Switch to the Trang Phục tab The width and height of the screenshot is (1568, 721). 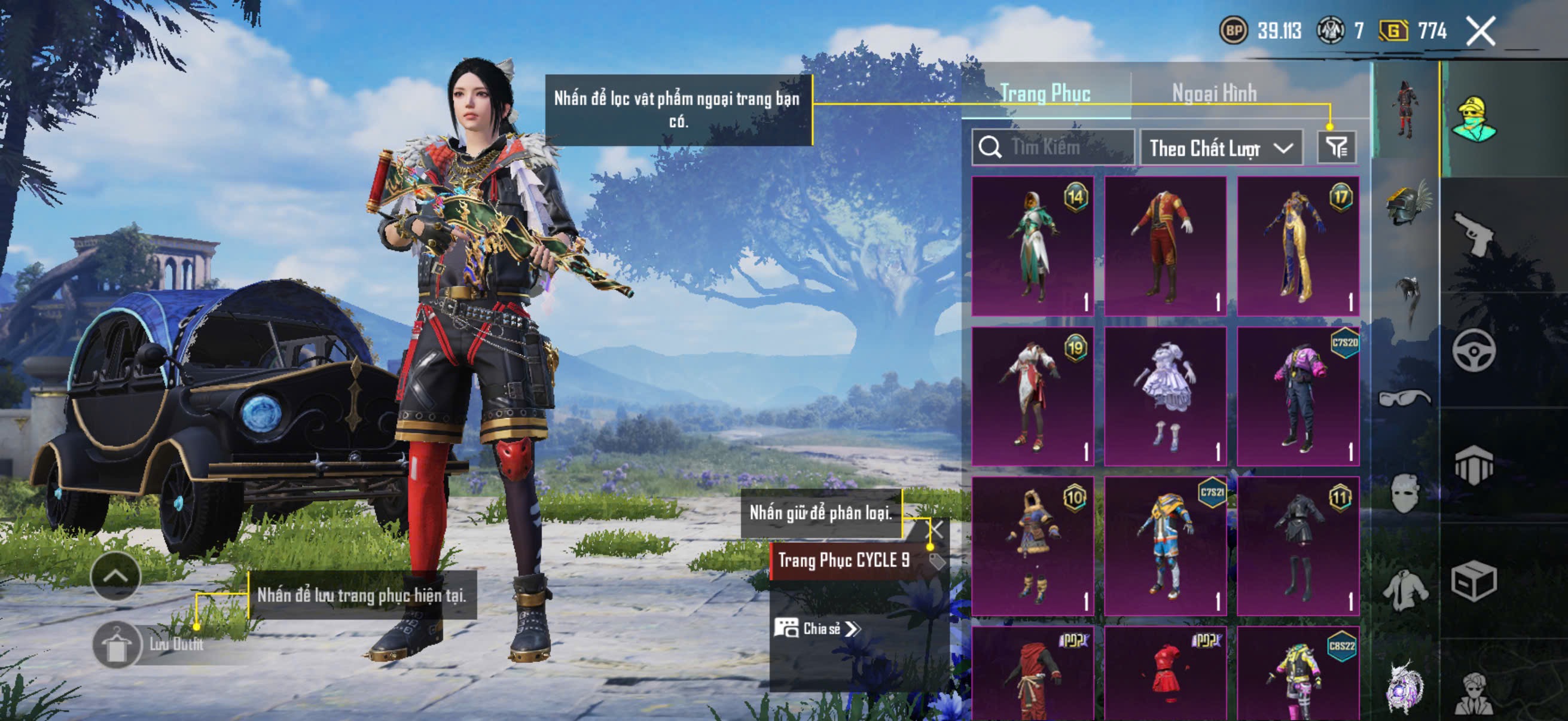[1045, 93]
